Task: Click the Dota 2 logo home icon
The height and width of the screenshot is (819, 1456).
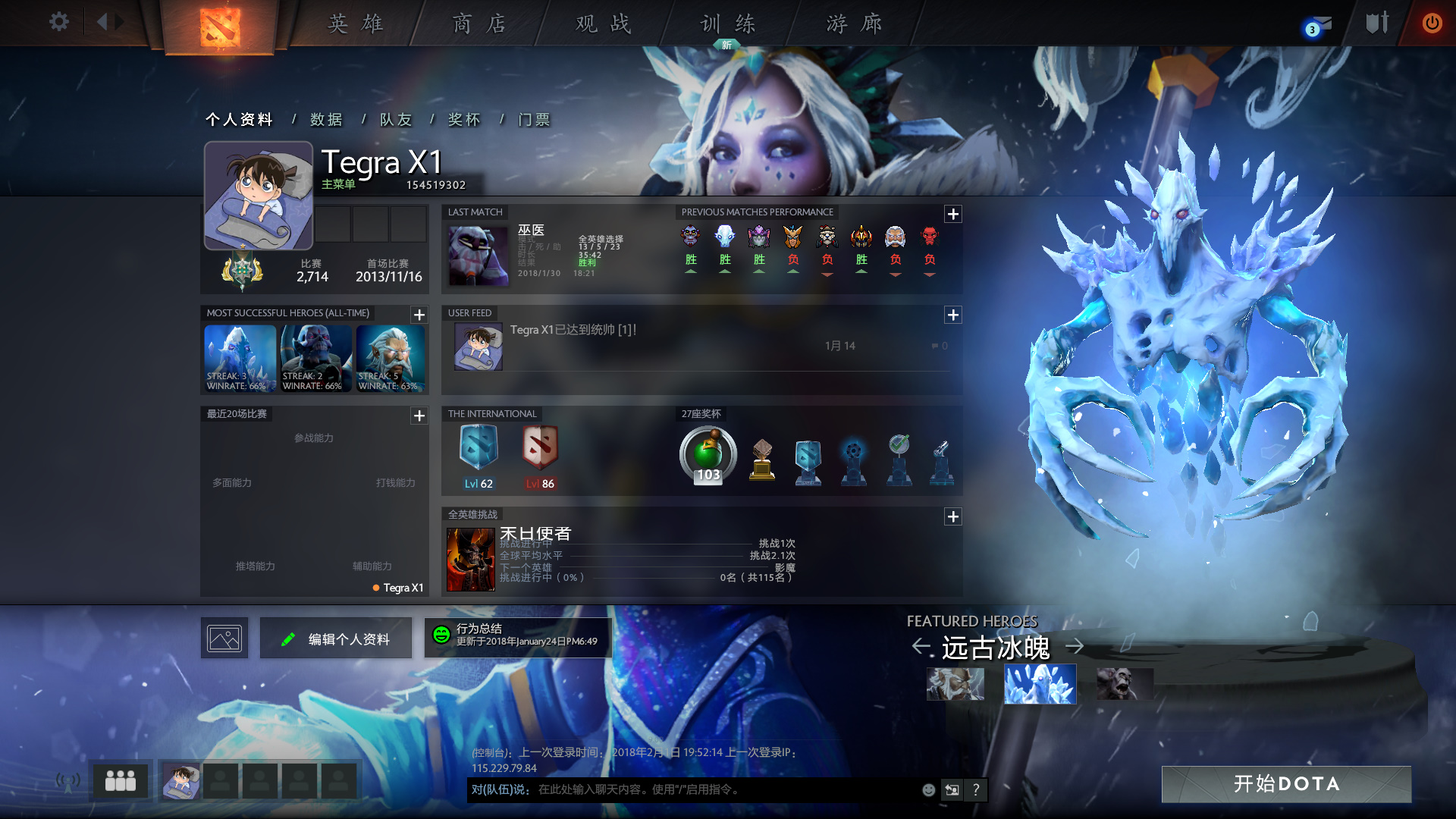Action: click(220, 27)
